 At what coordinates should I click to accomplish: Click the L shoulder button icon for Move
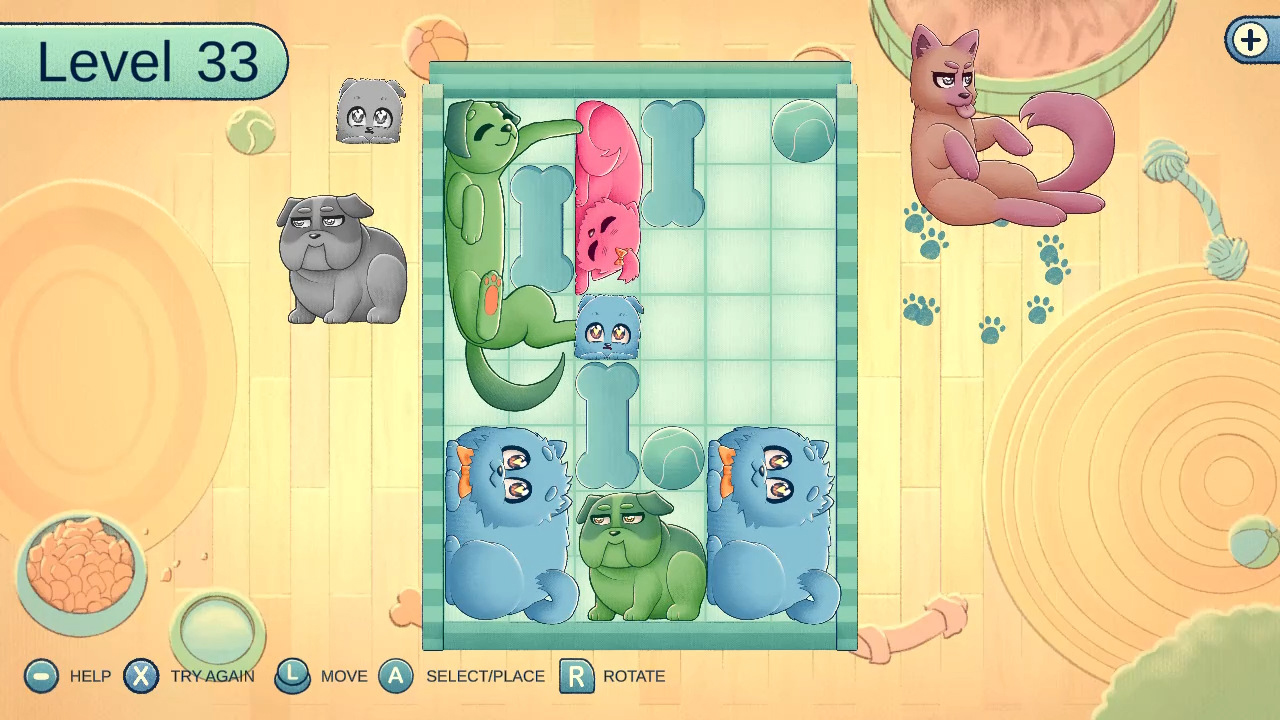tap(293, 676)
